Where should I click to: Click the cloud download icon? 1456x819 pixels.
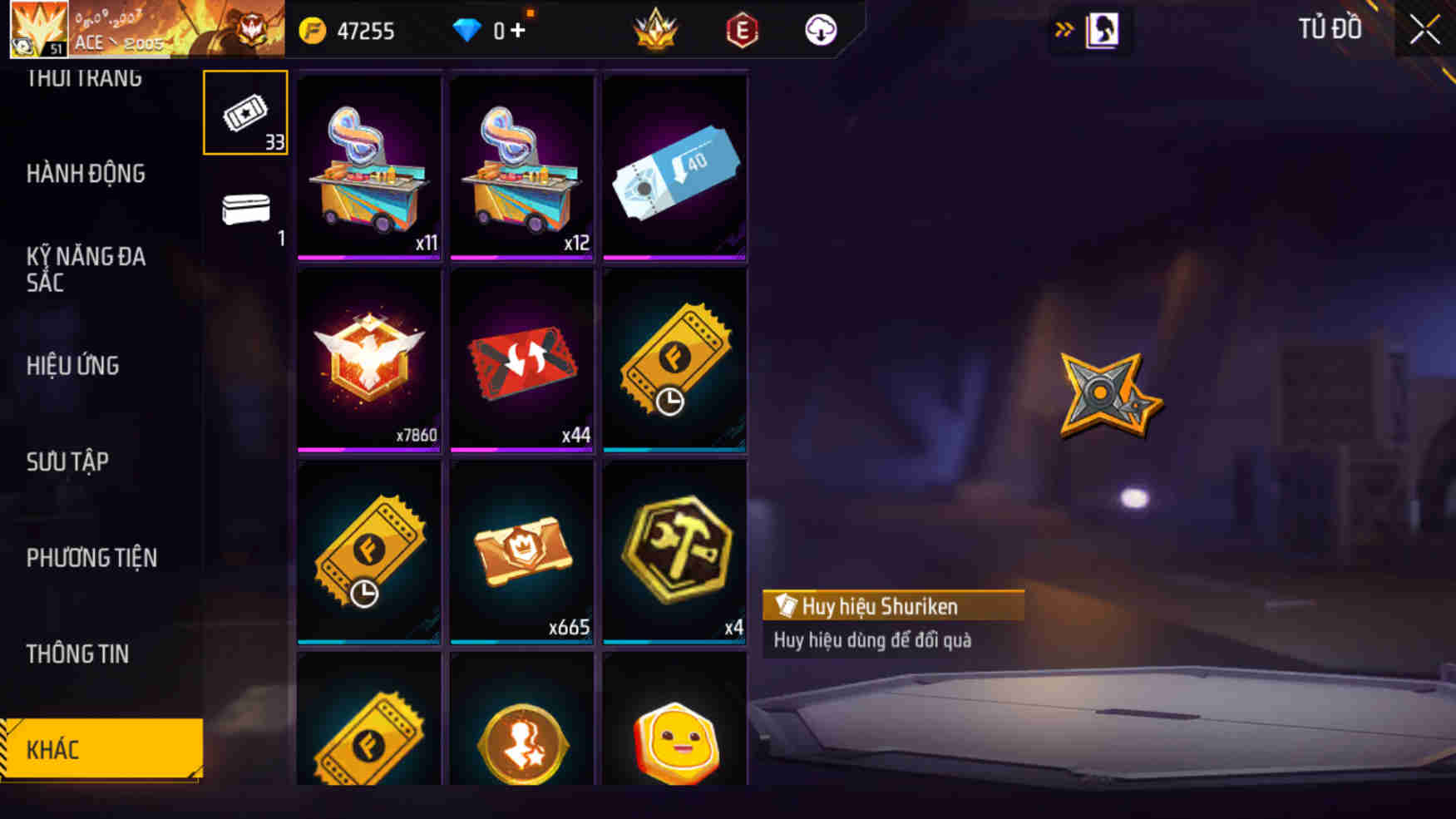(818, 30)
